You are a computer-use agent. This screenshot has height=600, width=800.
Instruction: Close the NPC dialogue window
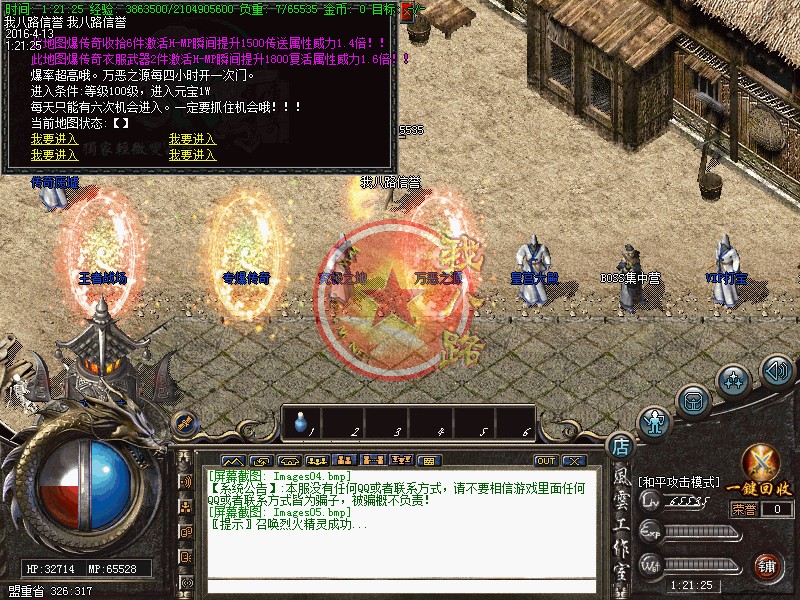tap(405, 12)
